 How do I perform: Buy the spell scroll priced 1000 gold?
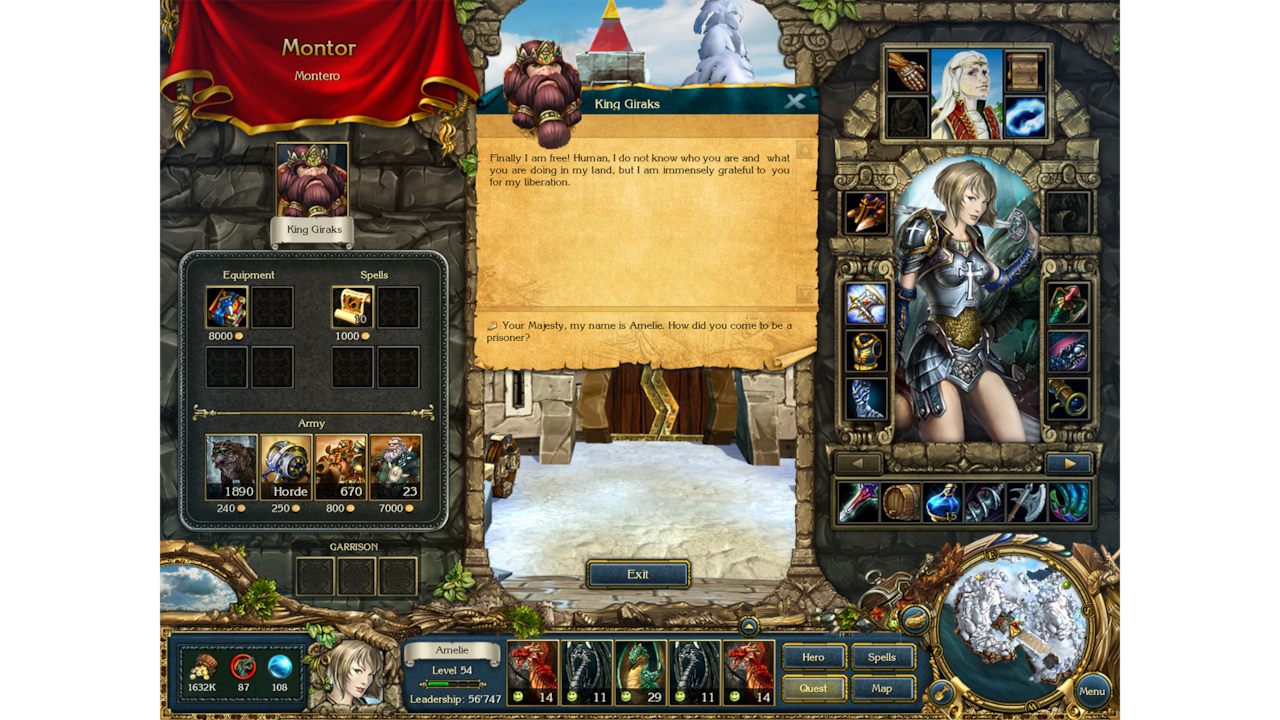(352, 307)
